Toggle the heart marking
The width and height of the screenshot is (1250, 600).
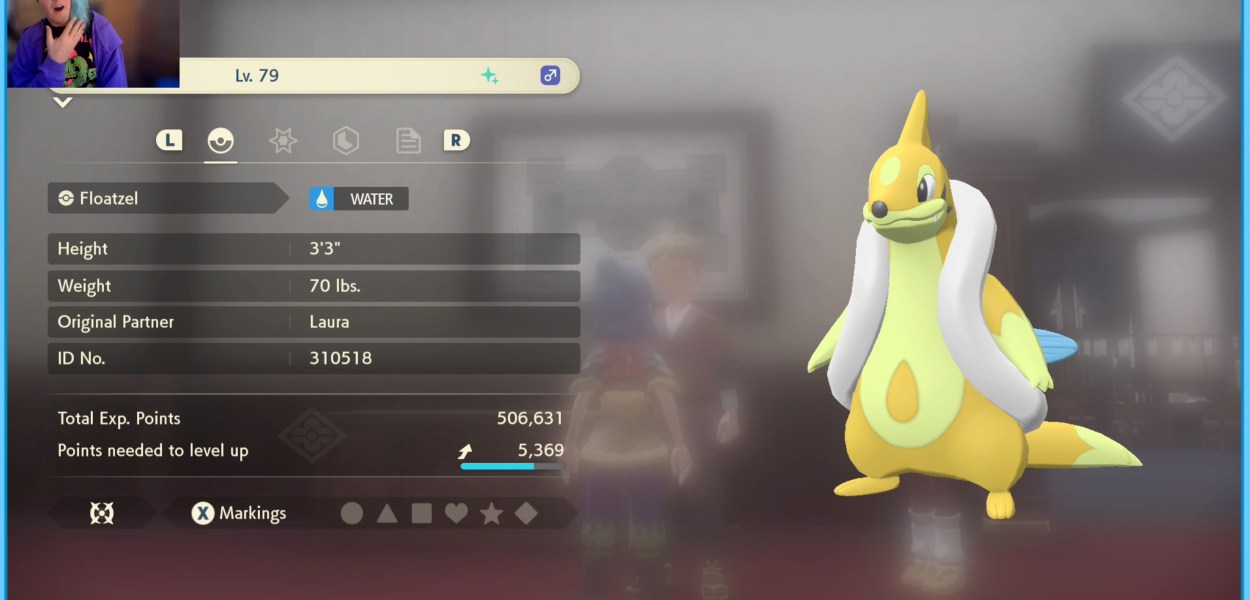click(456, 514)
